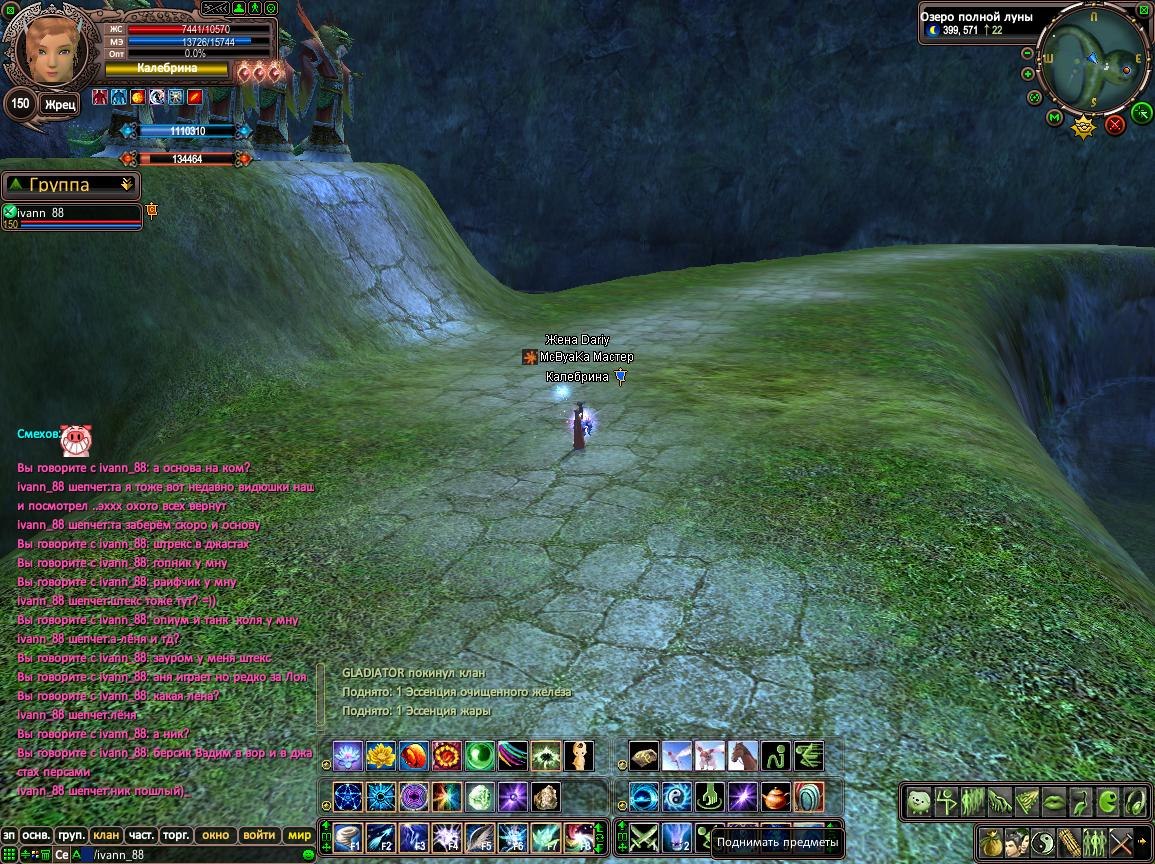
Task: Activate the pink lotus flower skill
Action: click(x=348, y=755)
